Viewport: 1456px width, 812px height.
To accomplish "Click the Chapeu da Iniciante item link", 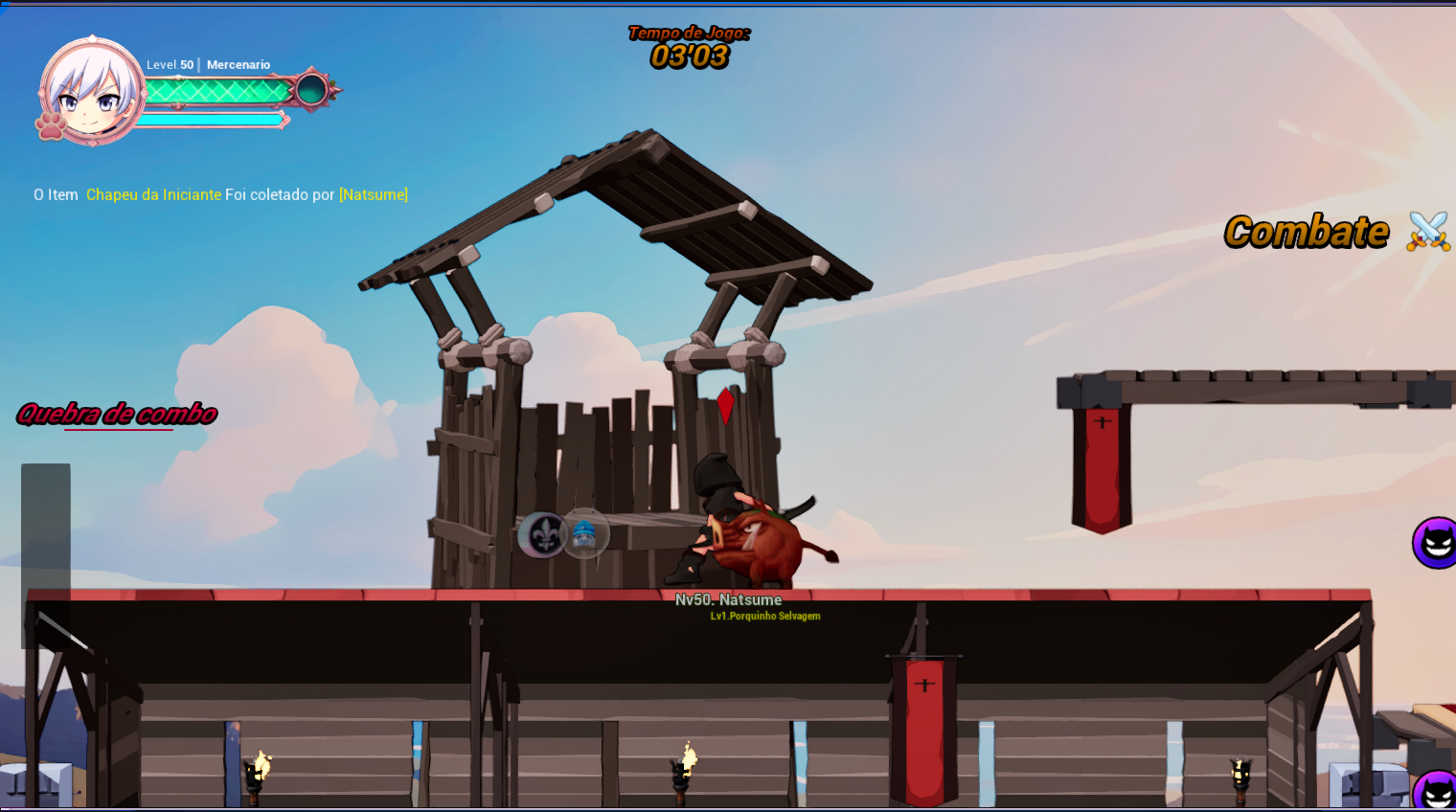I will coord(153,194).
